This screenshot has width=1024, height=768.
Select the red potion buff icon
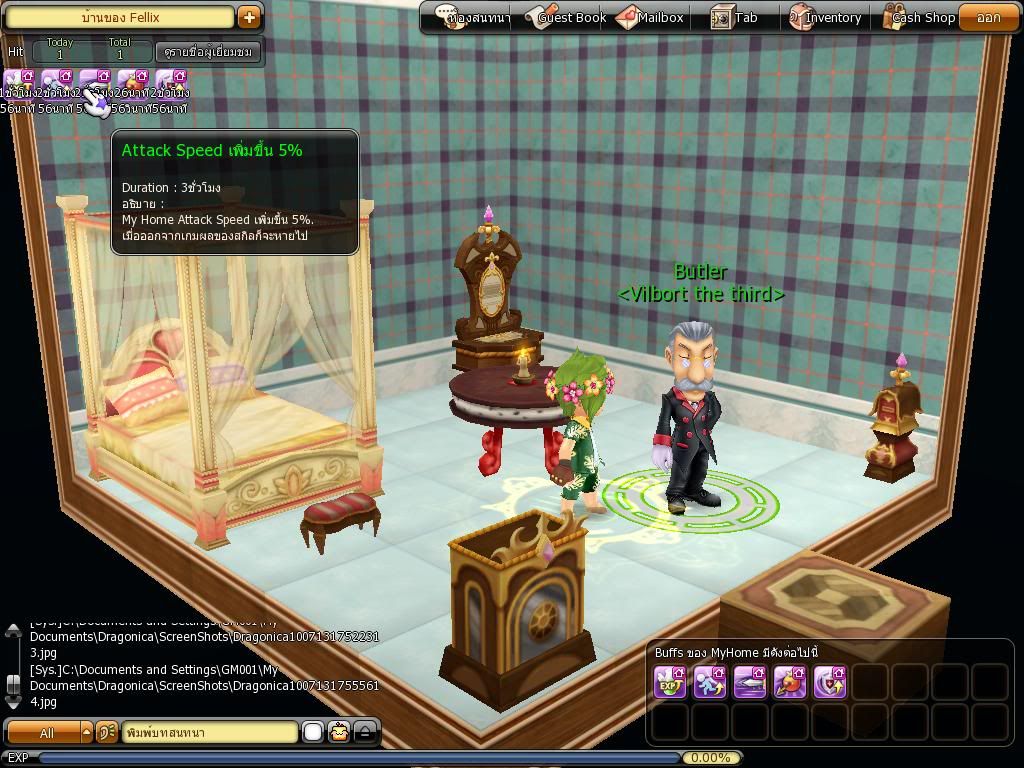click(790, 682)
